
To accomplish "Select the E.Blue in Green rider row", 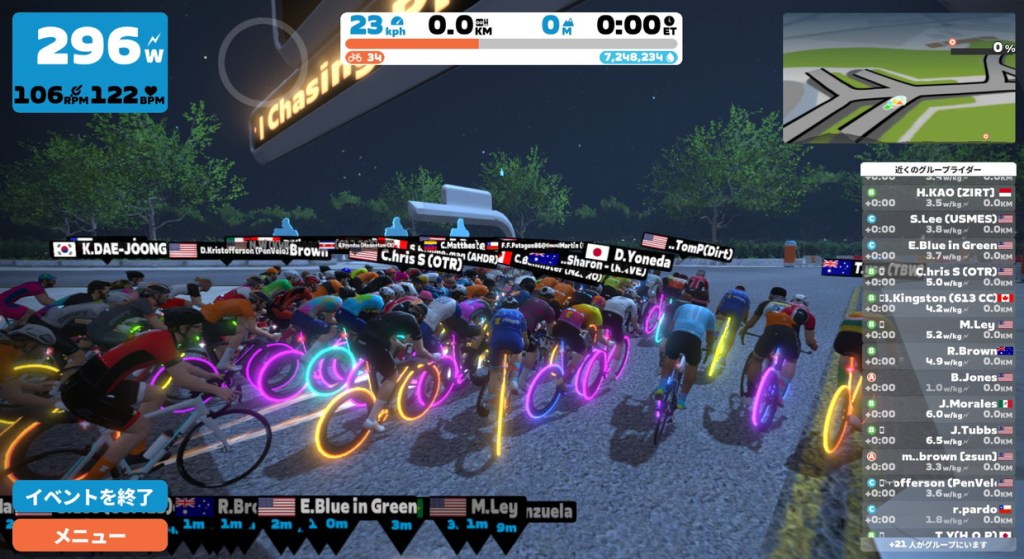I will tap(938, 250).
